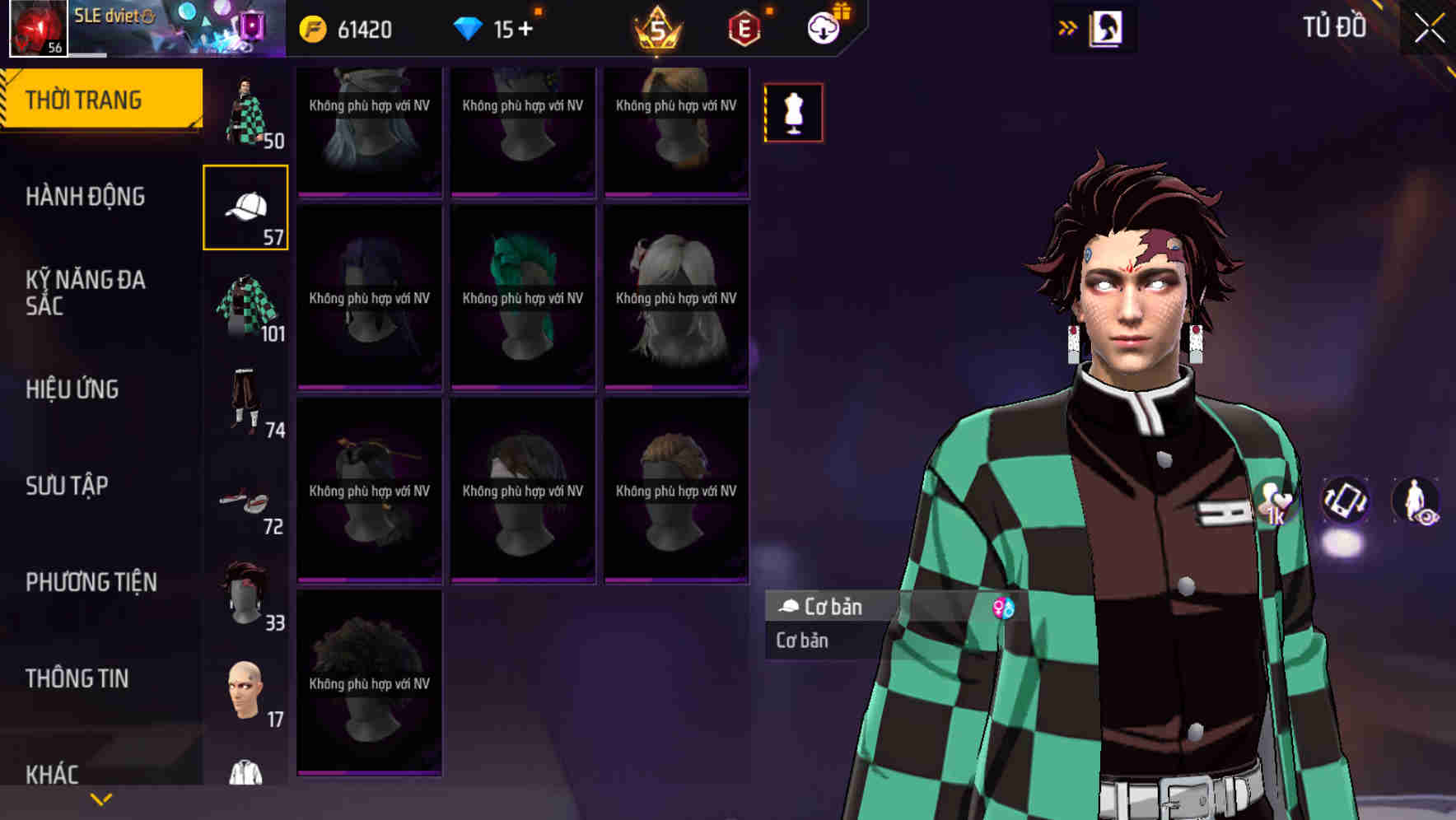Select the cap icon in the category list
The image size is (1456, 820).
(x=245, y=208)
